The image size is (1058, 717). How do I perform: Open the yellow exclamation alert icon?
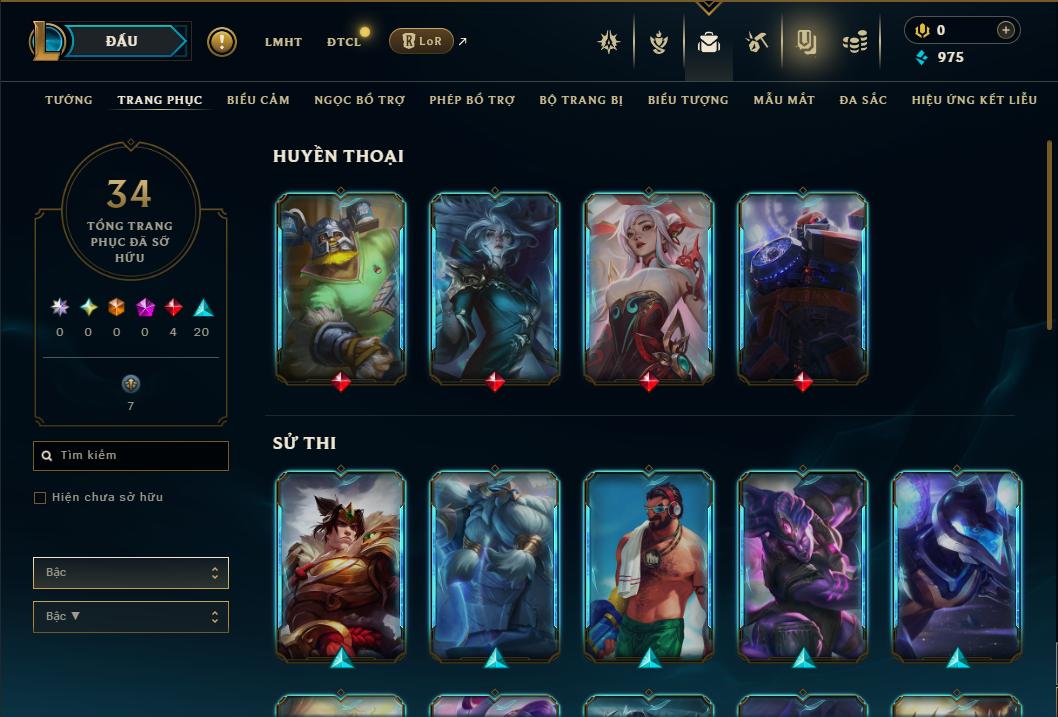[222, 41]
